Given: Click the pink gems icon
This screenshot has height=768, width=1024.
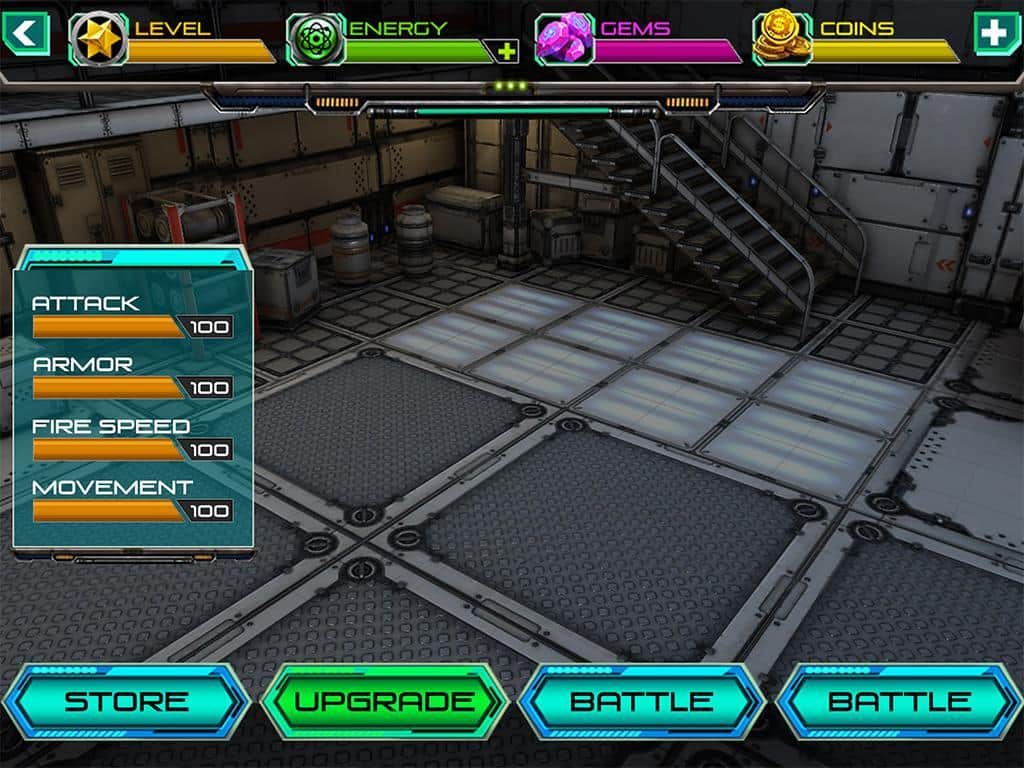Looking at the screenshot, I should pyautogui.click(x=565, y=39).
